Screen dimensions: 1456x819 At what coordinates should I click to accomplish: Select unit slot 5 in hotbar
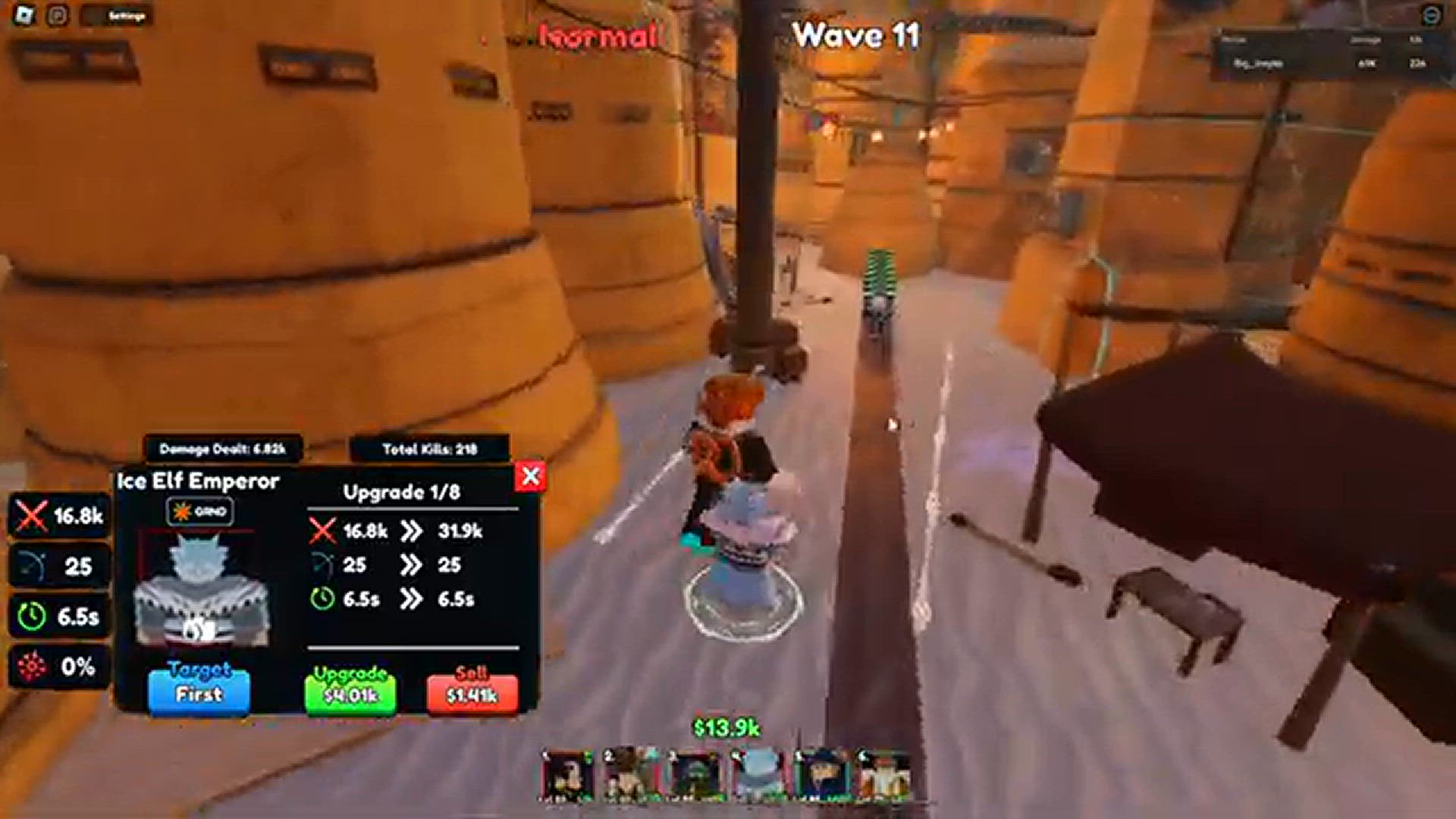tap(822, 775)
